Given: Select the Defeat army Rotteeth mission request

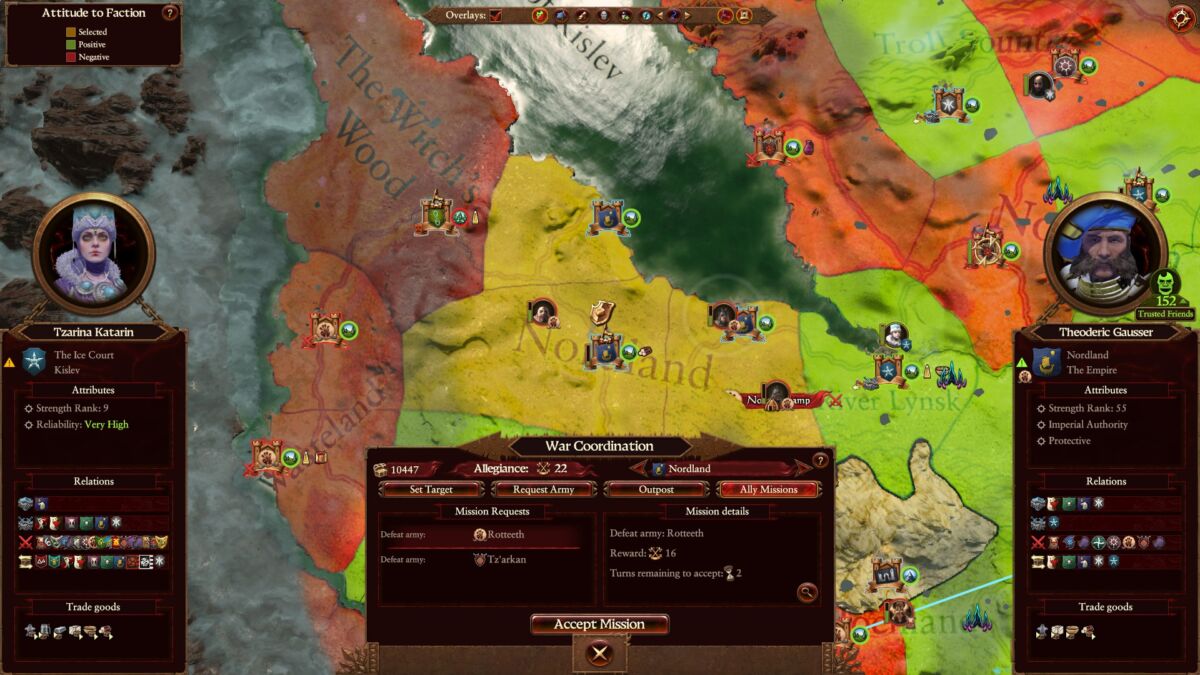Looking at the screenshot, I should pyautogui.click(x=480, y=535).
